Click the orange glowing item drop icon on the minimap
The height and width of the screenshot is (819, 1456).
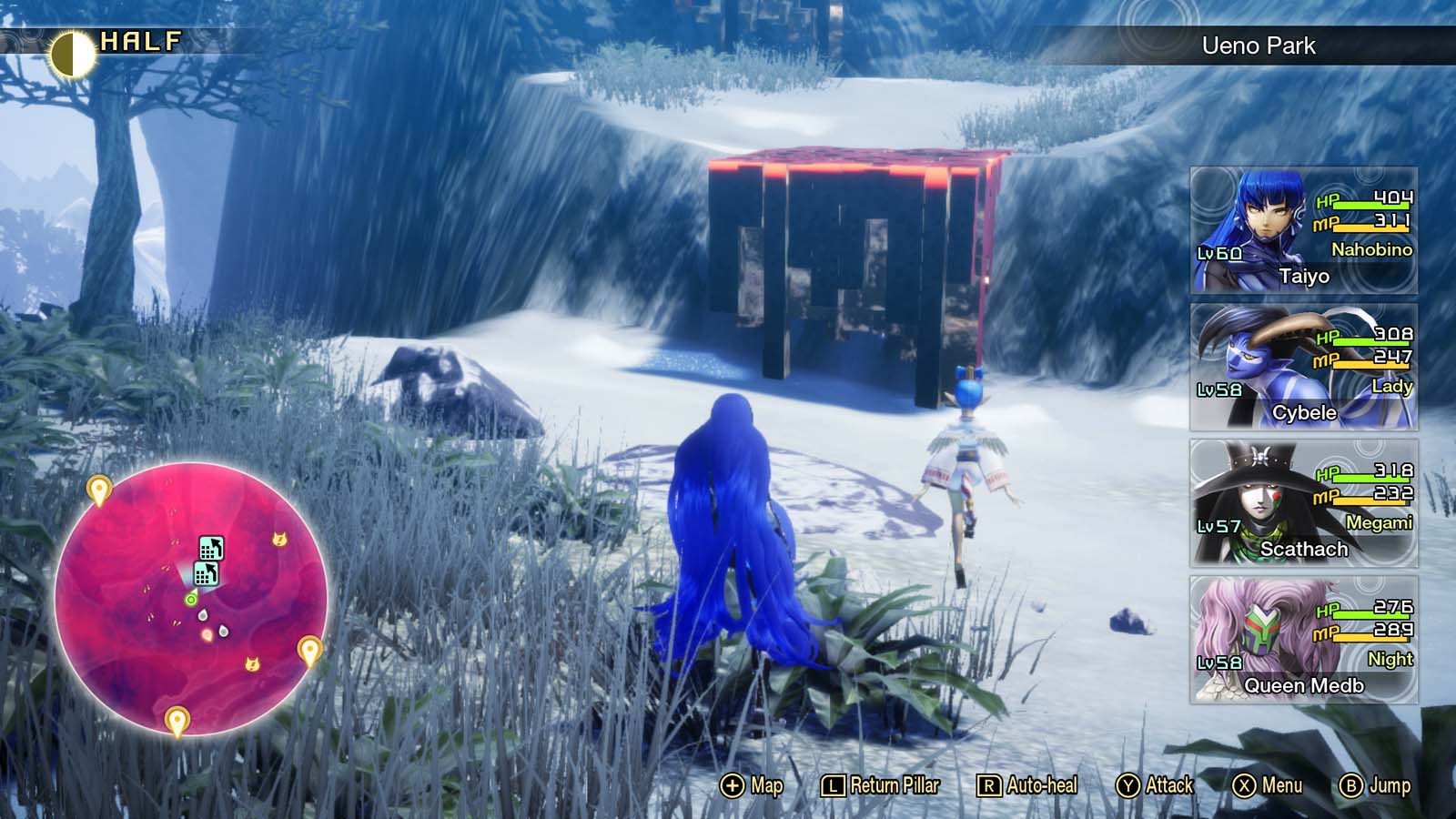(x=207, y=634)
